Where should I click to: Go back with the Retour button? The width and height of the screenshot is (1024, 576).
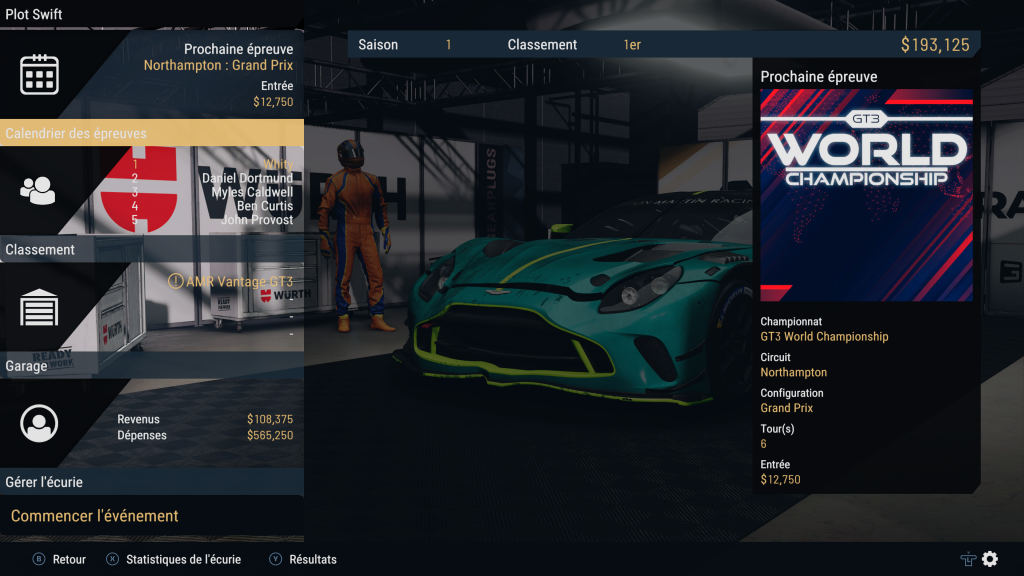coord(60,560)
